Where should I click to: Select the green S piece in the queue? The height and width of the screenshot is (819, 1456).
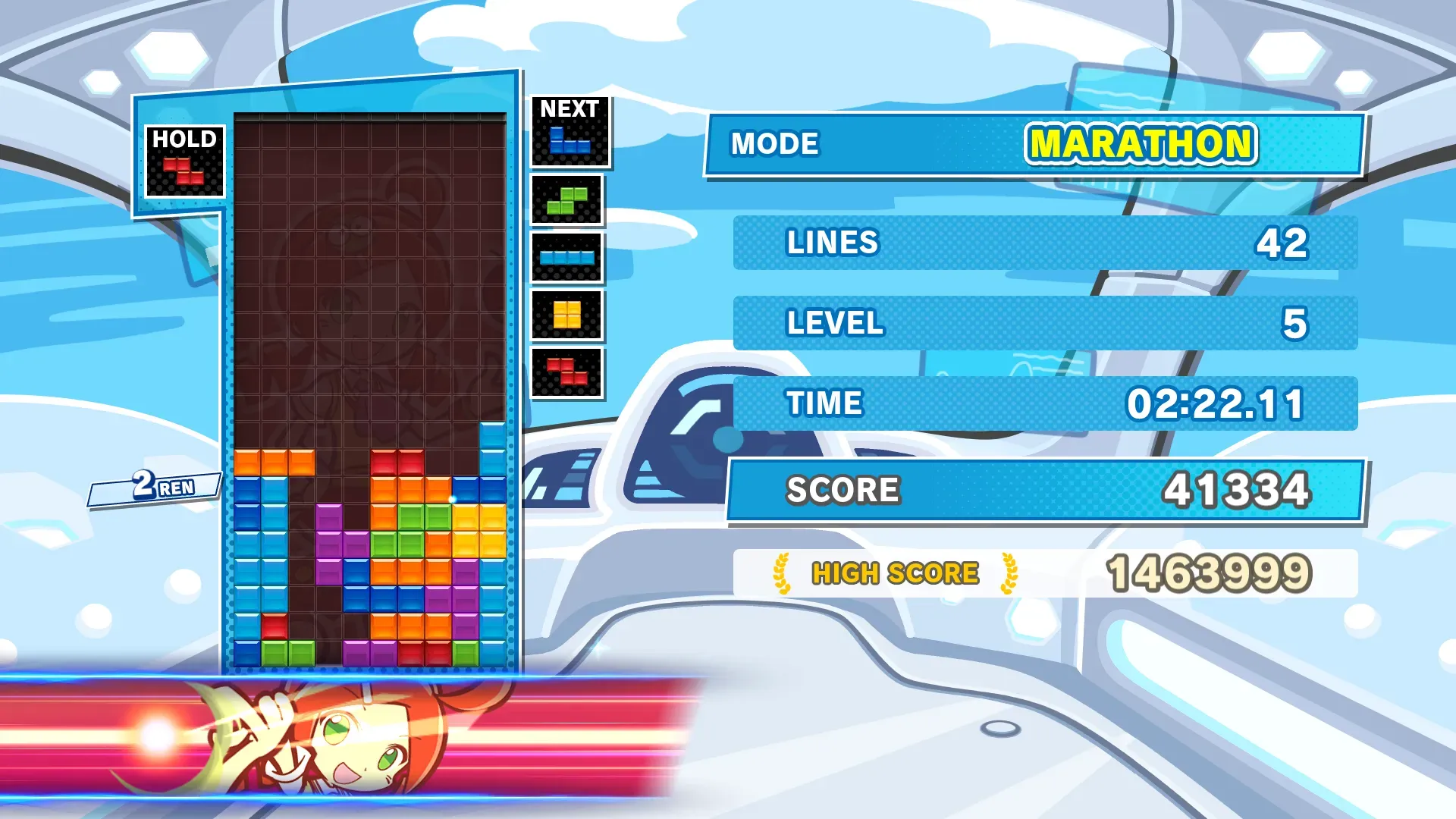click(567, 201)
